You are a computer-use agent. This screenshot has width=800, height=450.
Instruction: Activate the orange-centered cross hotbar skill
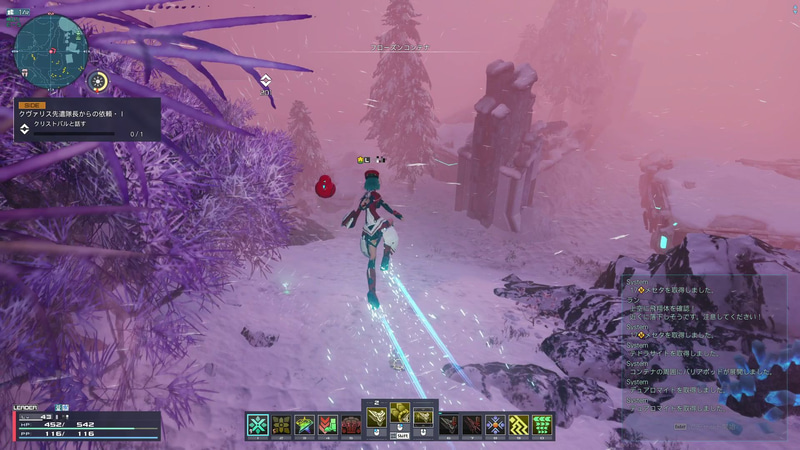coord(494,424)
